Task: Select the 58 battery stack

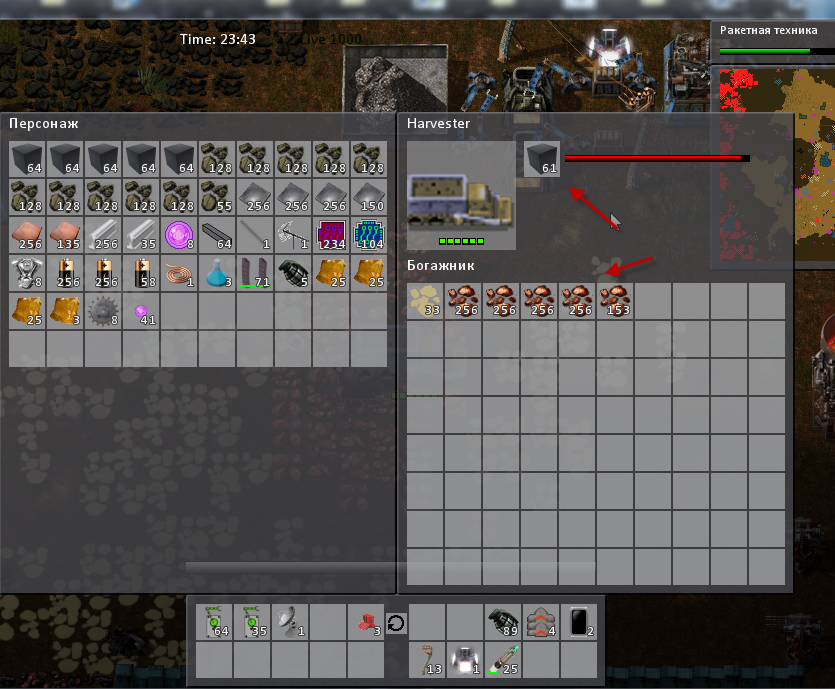Action: (x=142, y=273)
